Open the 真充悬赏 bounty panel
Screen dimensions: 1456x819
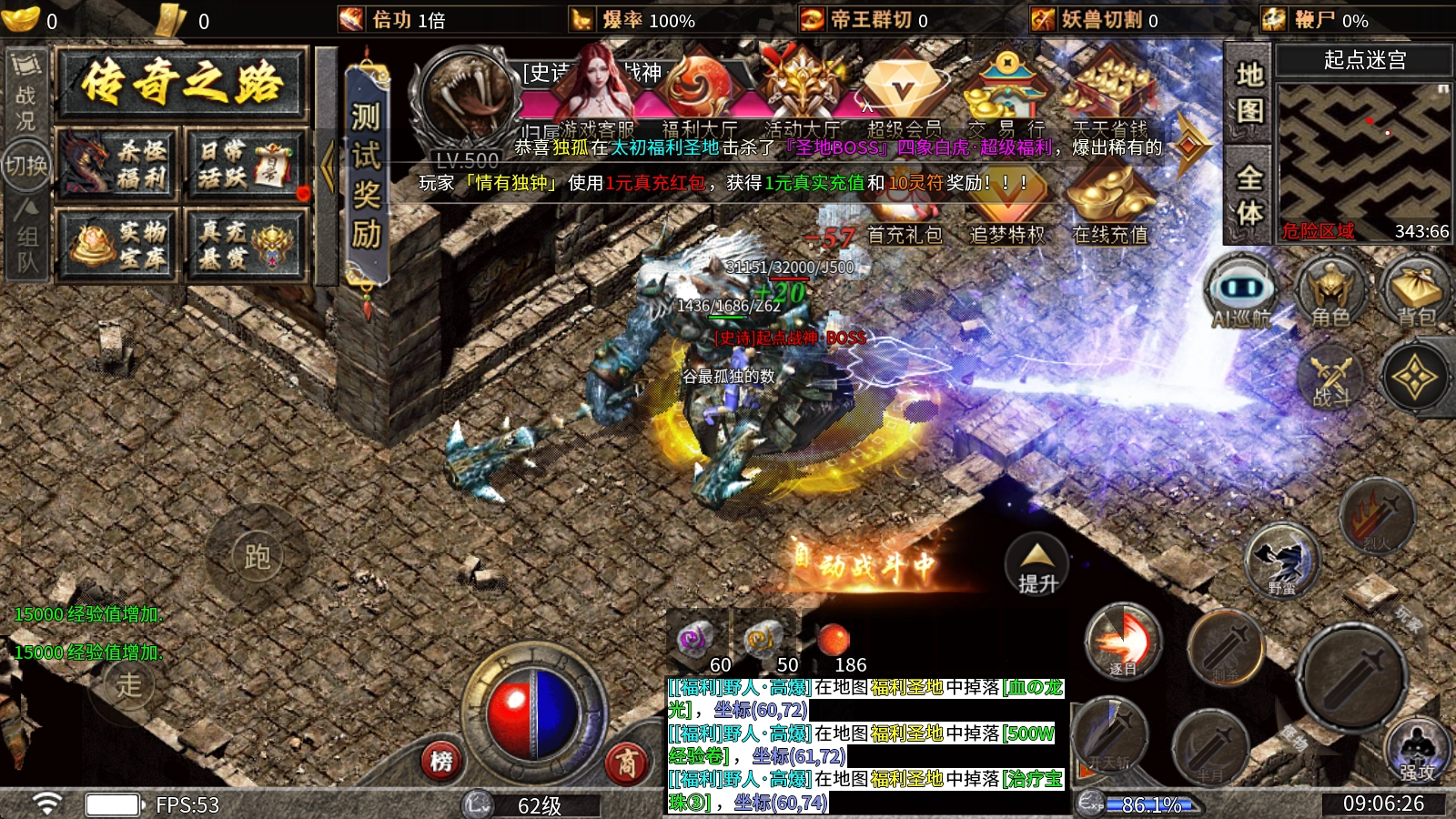(246, 244)
